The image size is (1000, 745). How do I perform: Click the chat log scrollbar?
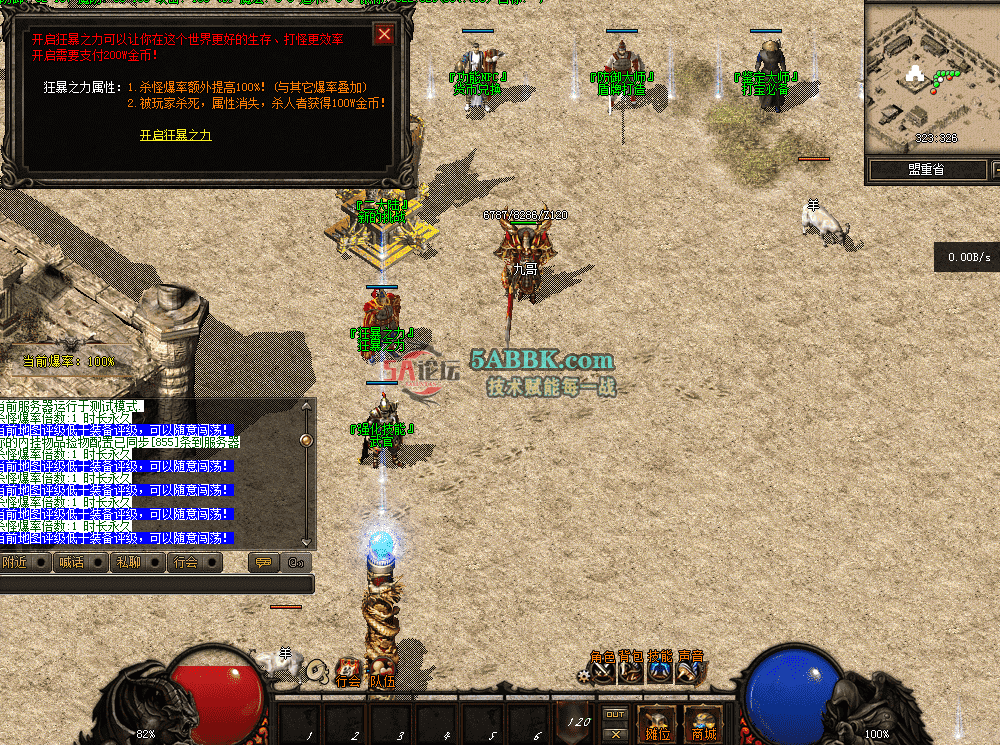pos(306,470)
